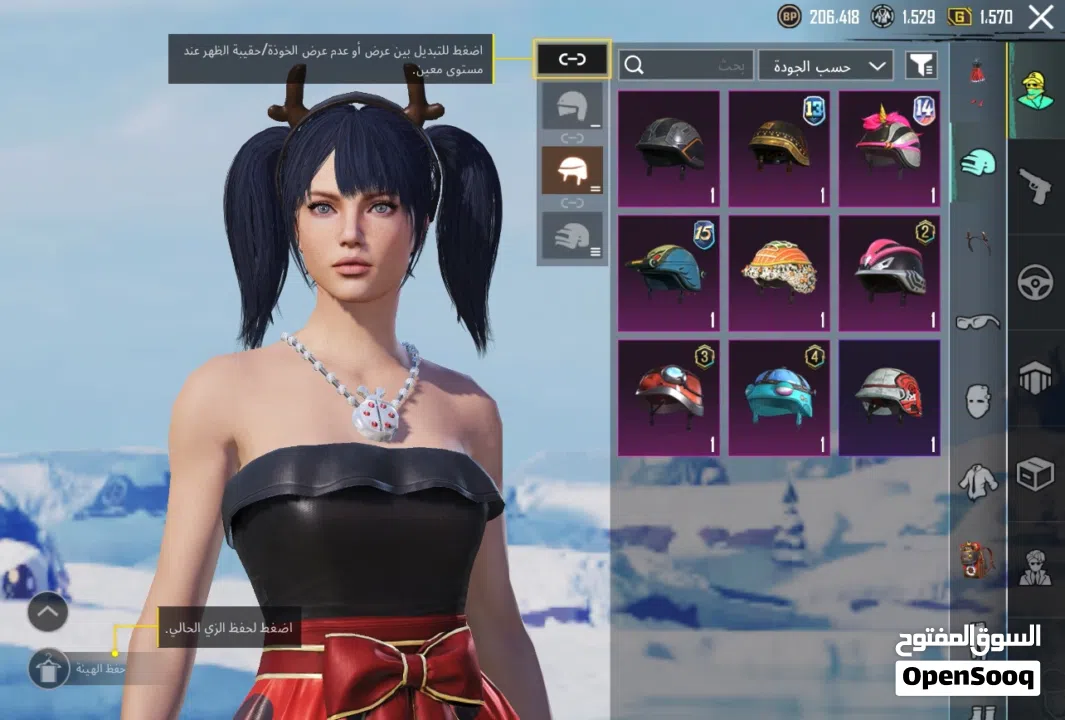
Task: Click the inventory search field
Action: (x=686, y=66)
